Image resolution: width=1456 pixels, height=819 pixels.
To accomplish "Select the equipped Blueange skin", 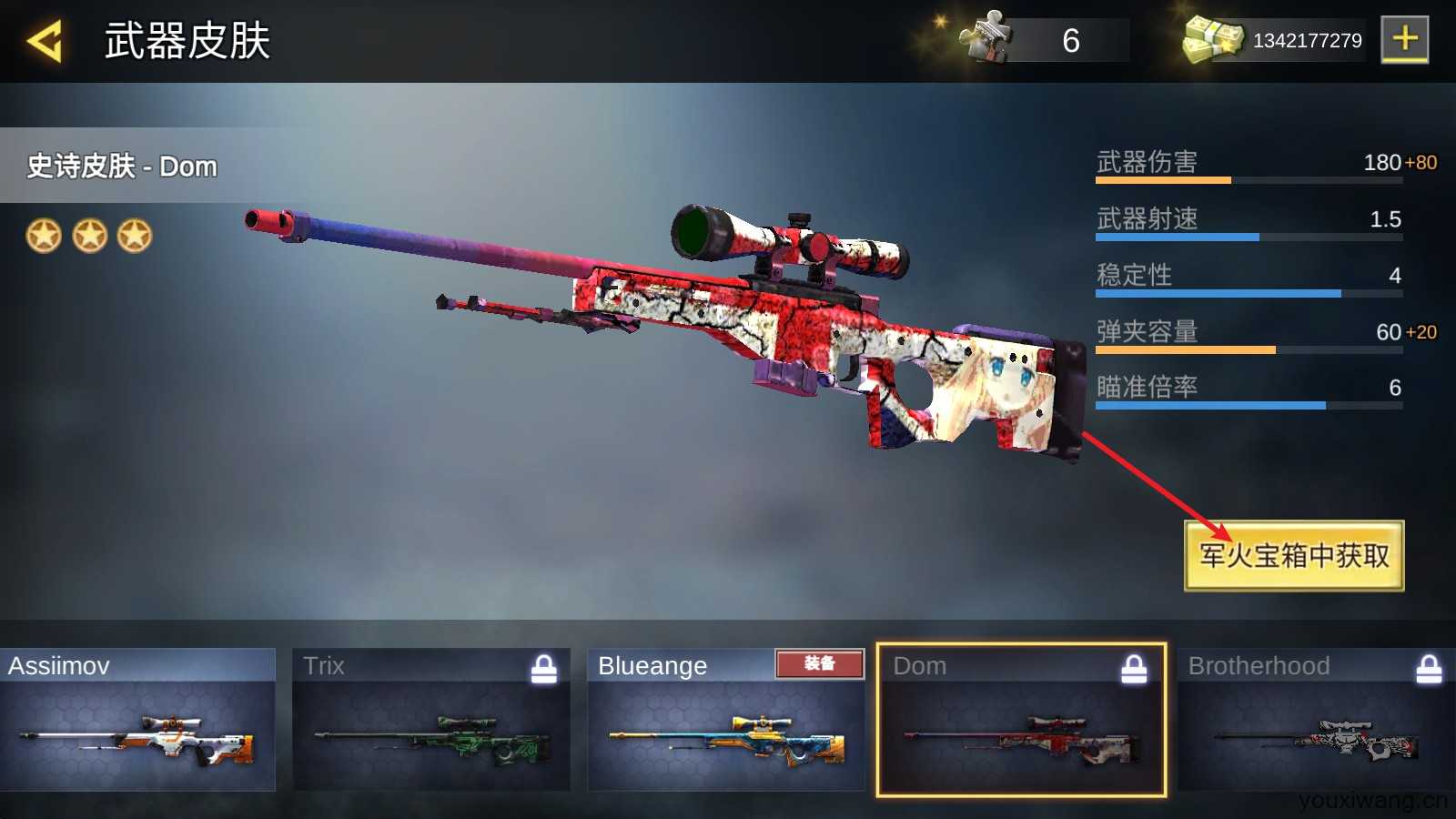I will pyautogui.click(x=726, y=720).
